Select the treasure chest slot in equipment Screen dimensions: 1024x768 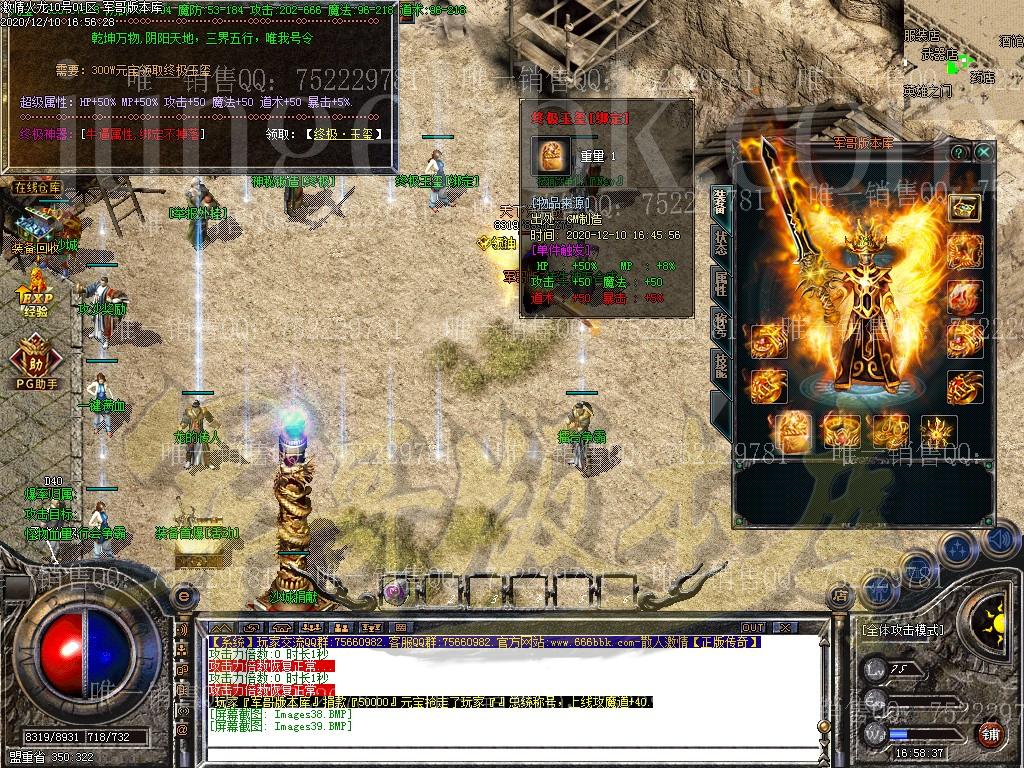pos(964,207)
